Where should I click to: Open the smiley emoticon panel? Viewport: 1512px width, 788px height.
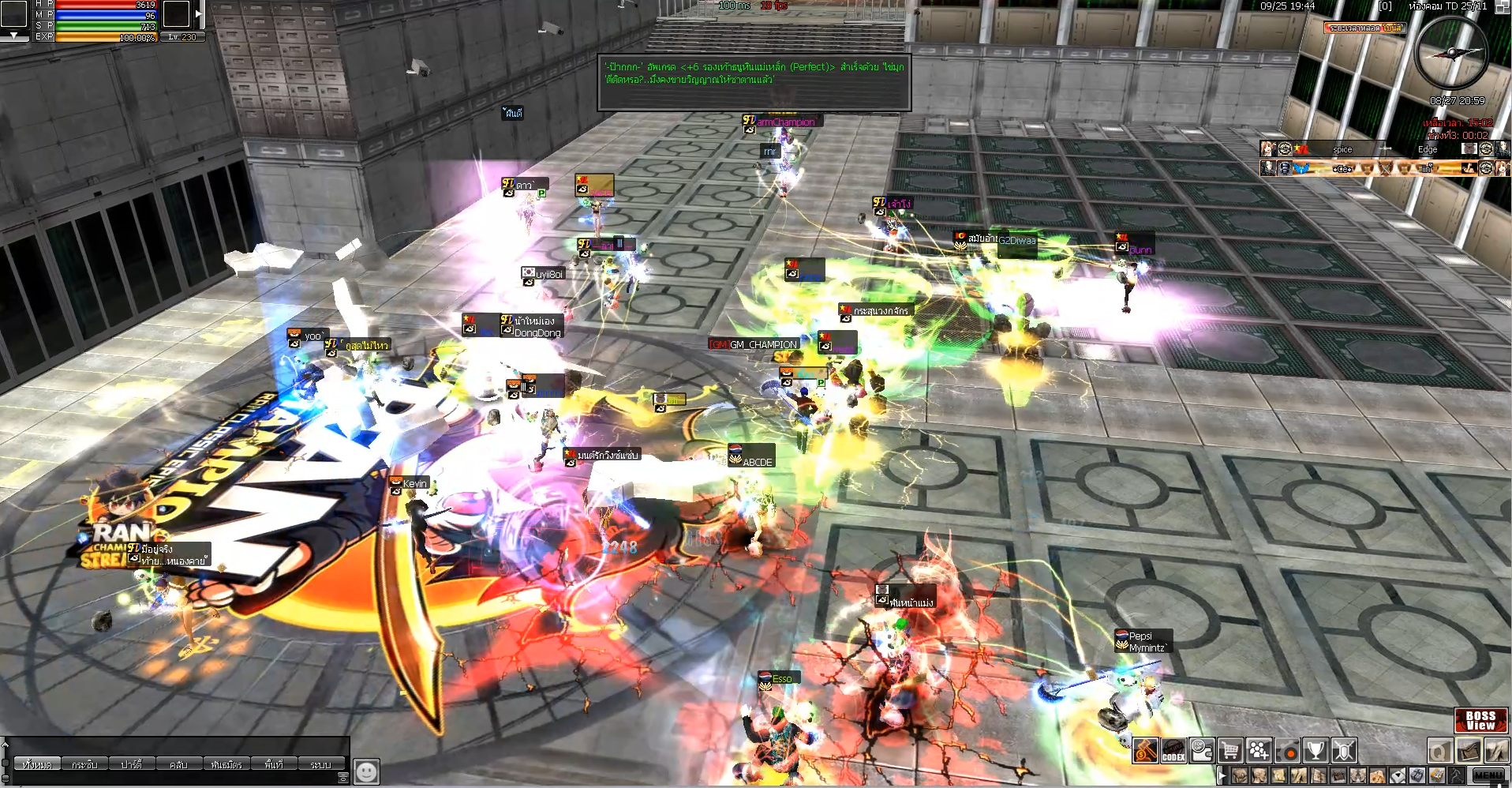pyautogui.click(x=366, y=771)
